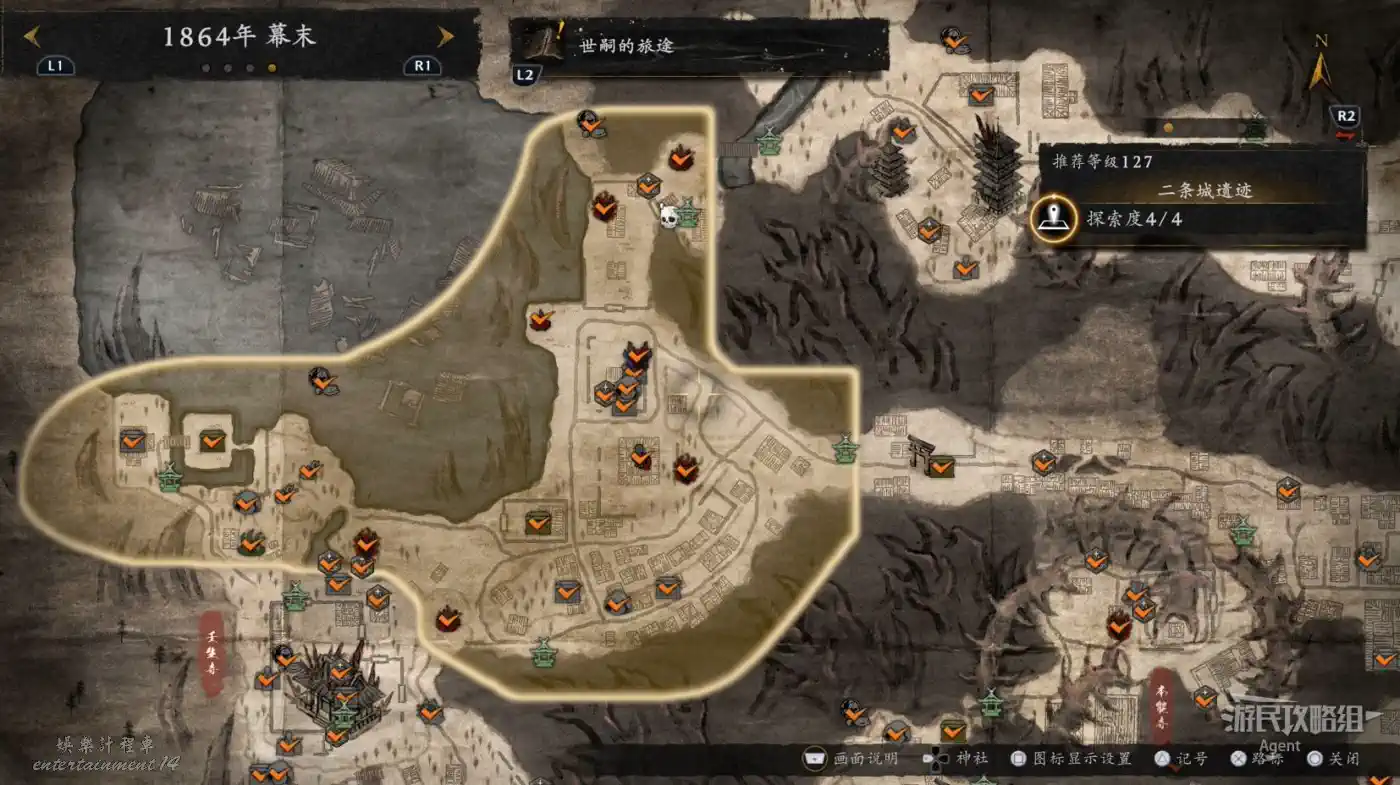Select the red 壬生寺 temple label
1400x785 pixels.
[x=212, y=653]
